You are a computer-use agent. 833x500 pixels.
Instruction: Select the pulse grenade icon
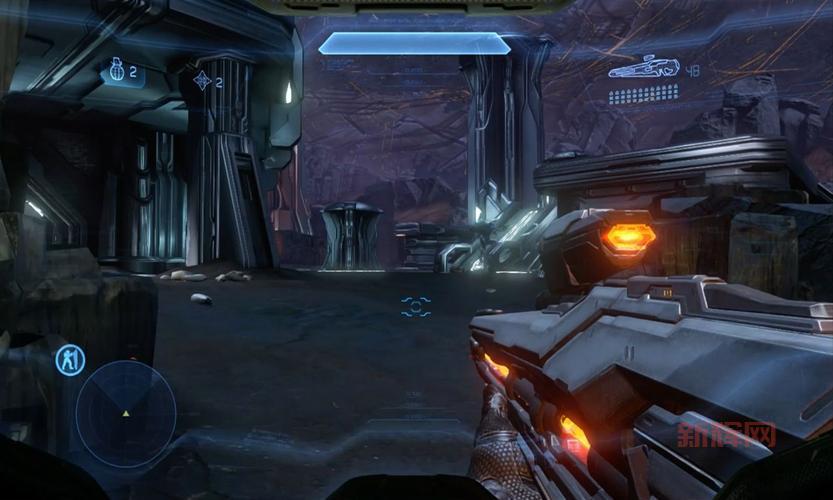point(201,80)
